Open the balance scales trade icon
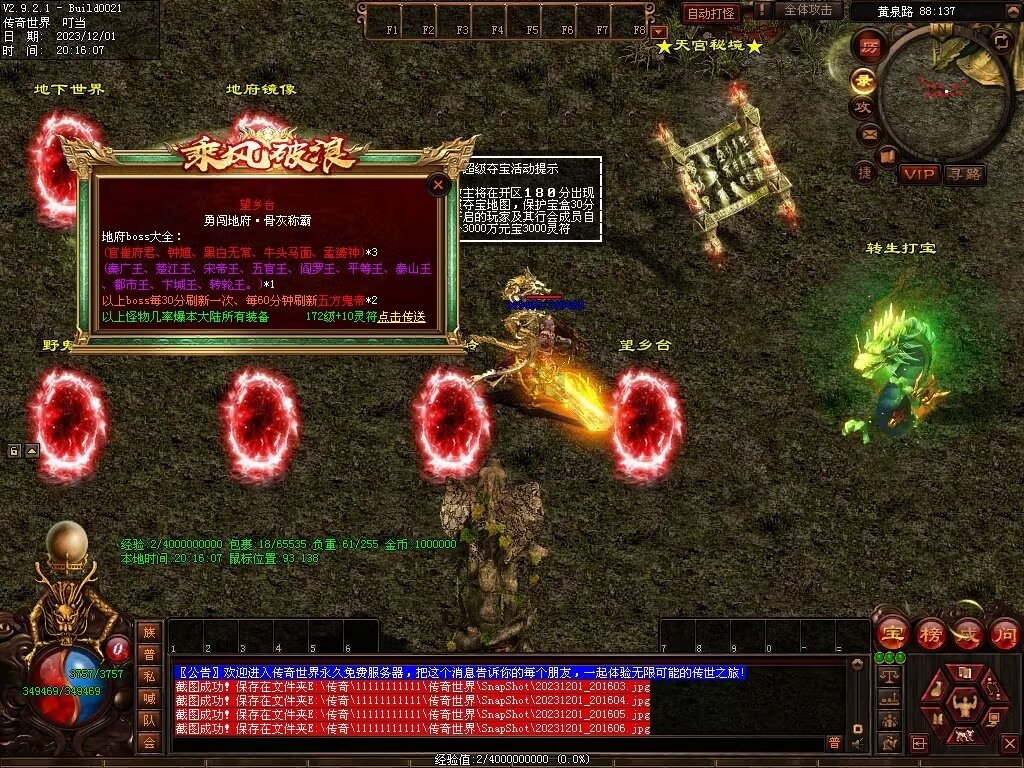Image resolution: width=1024 pixels, height=768 pixels. pos(888,676)
